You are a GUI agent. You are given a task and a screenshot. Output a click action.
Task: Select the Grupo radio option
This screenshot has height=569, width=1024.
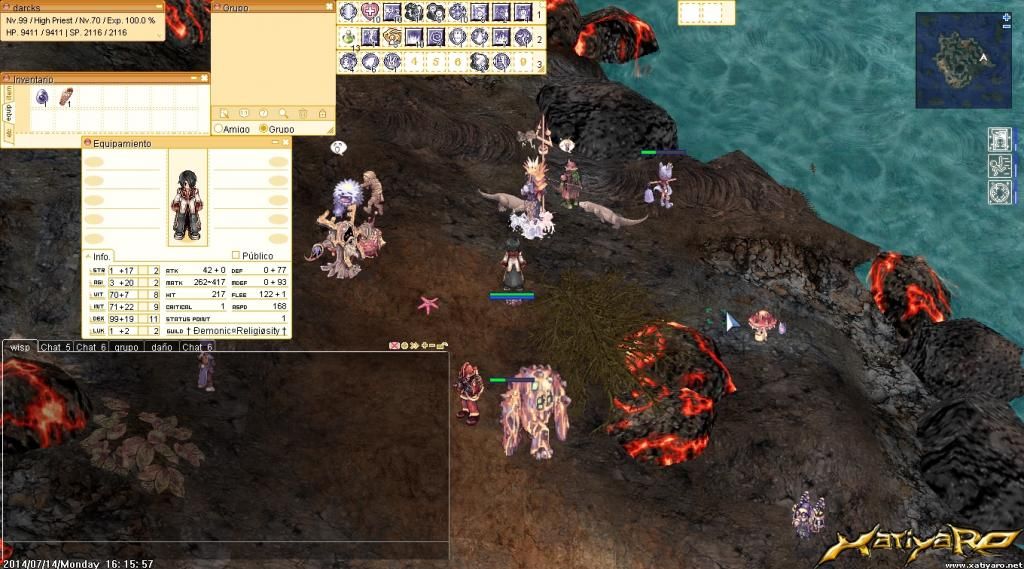pyautogui.click(x=264, y=129)
